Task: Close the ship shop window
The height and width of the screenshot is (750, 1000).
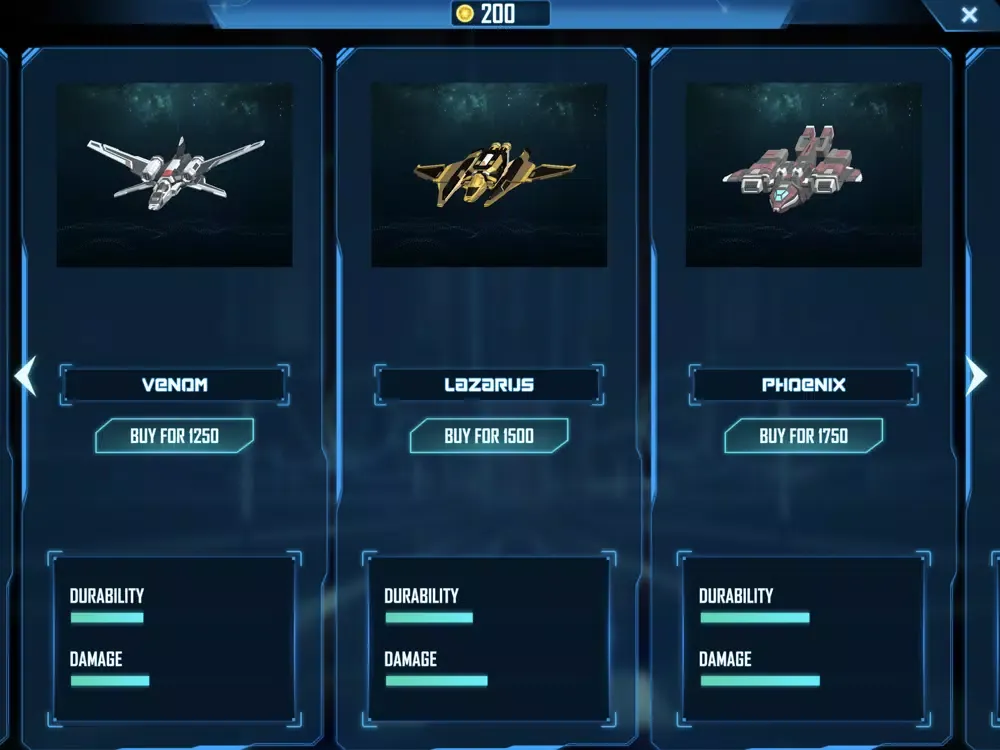Action: click(x=968, y=15)
